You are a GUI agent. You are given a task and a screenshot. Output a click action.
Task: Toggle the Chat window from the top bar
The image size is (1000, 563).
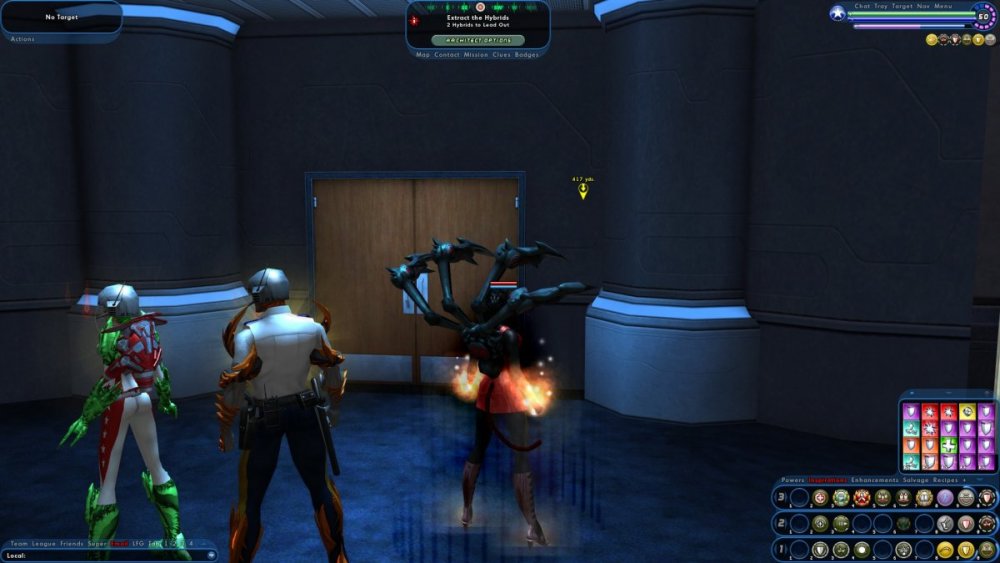pyautogui.click(x=862, y=6)
